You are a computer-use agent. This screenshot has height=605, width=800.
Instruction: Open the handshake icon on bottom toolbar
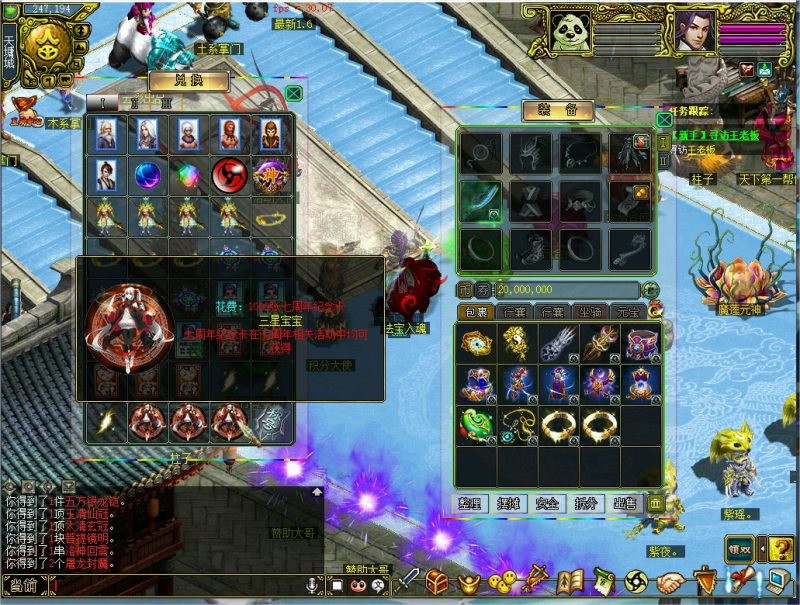[670, 582]
